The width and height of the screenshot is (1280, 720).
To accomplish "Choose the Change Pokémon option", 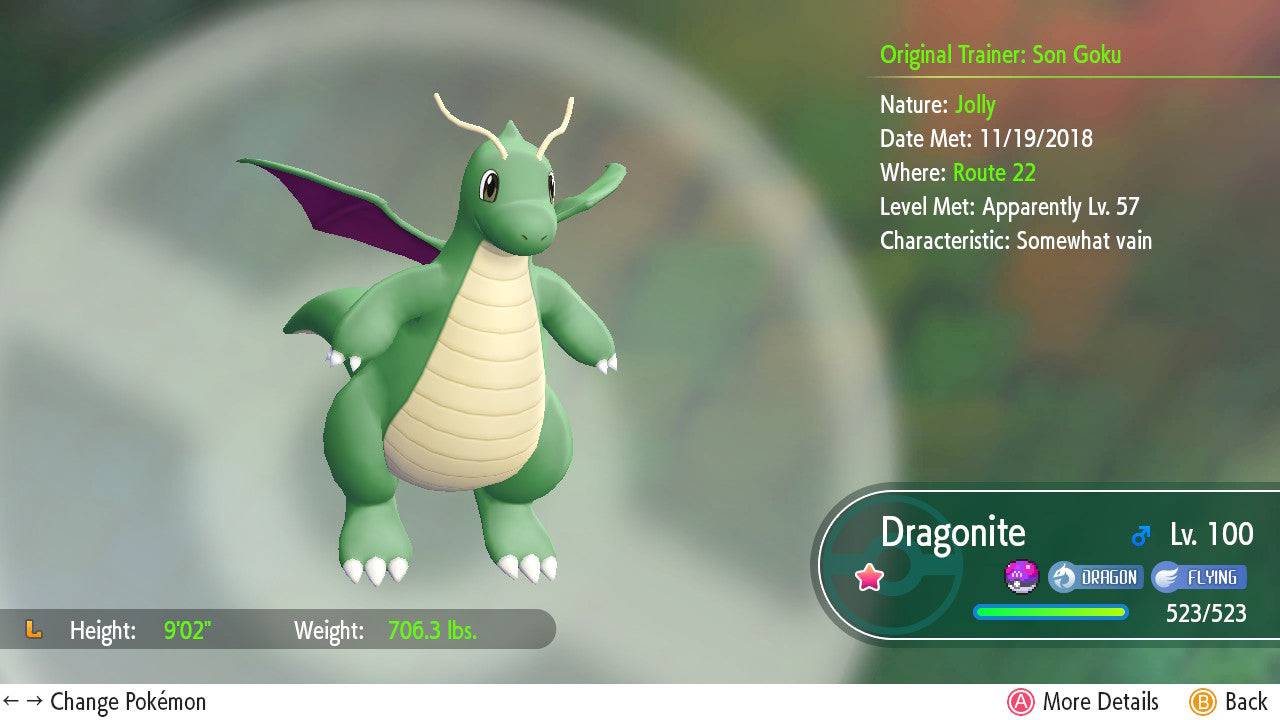I will tap(105, 702).
